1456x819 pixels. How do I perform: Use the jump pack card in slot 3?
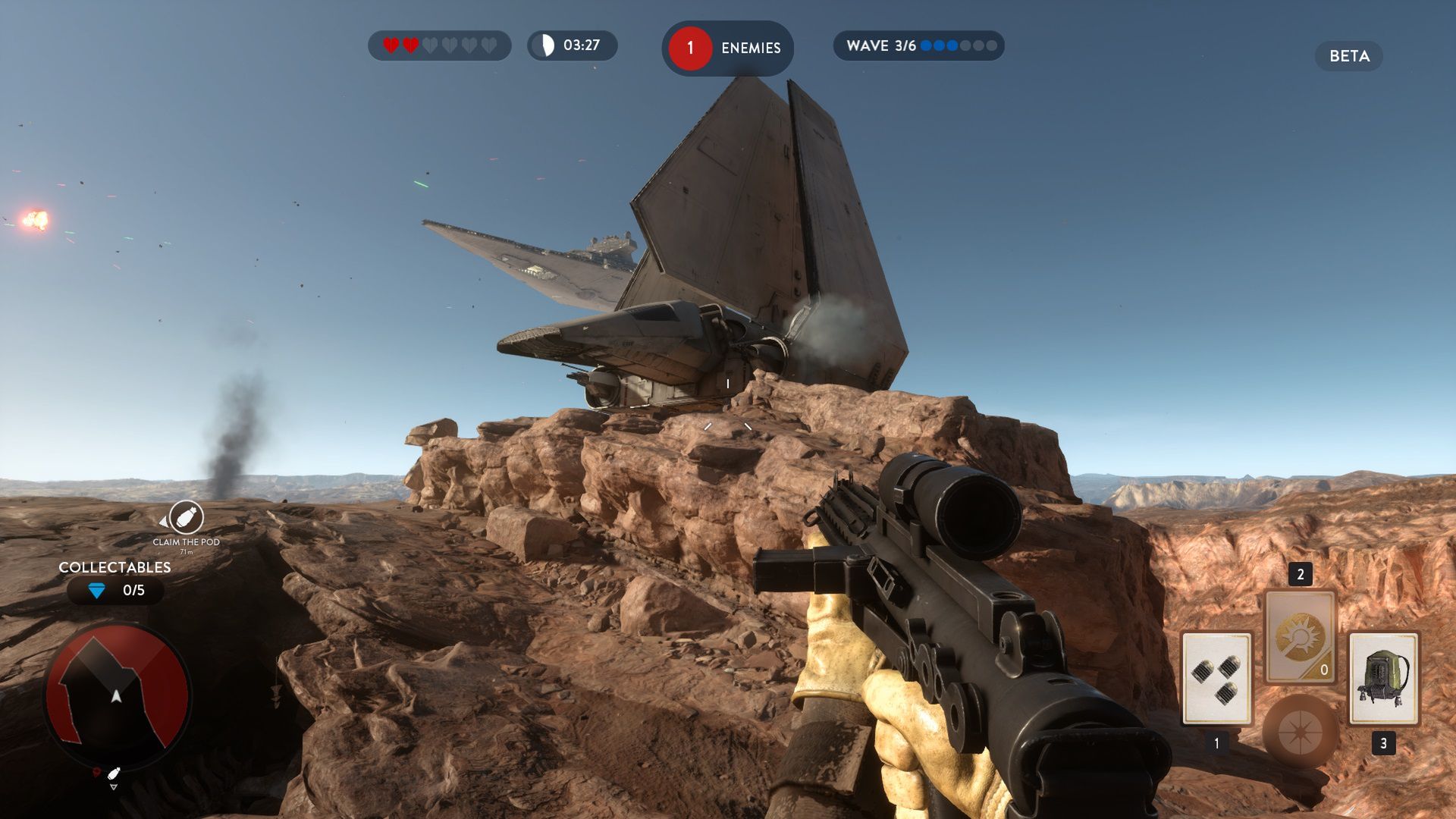tap(1383, 678)
